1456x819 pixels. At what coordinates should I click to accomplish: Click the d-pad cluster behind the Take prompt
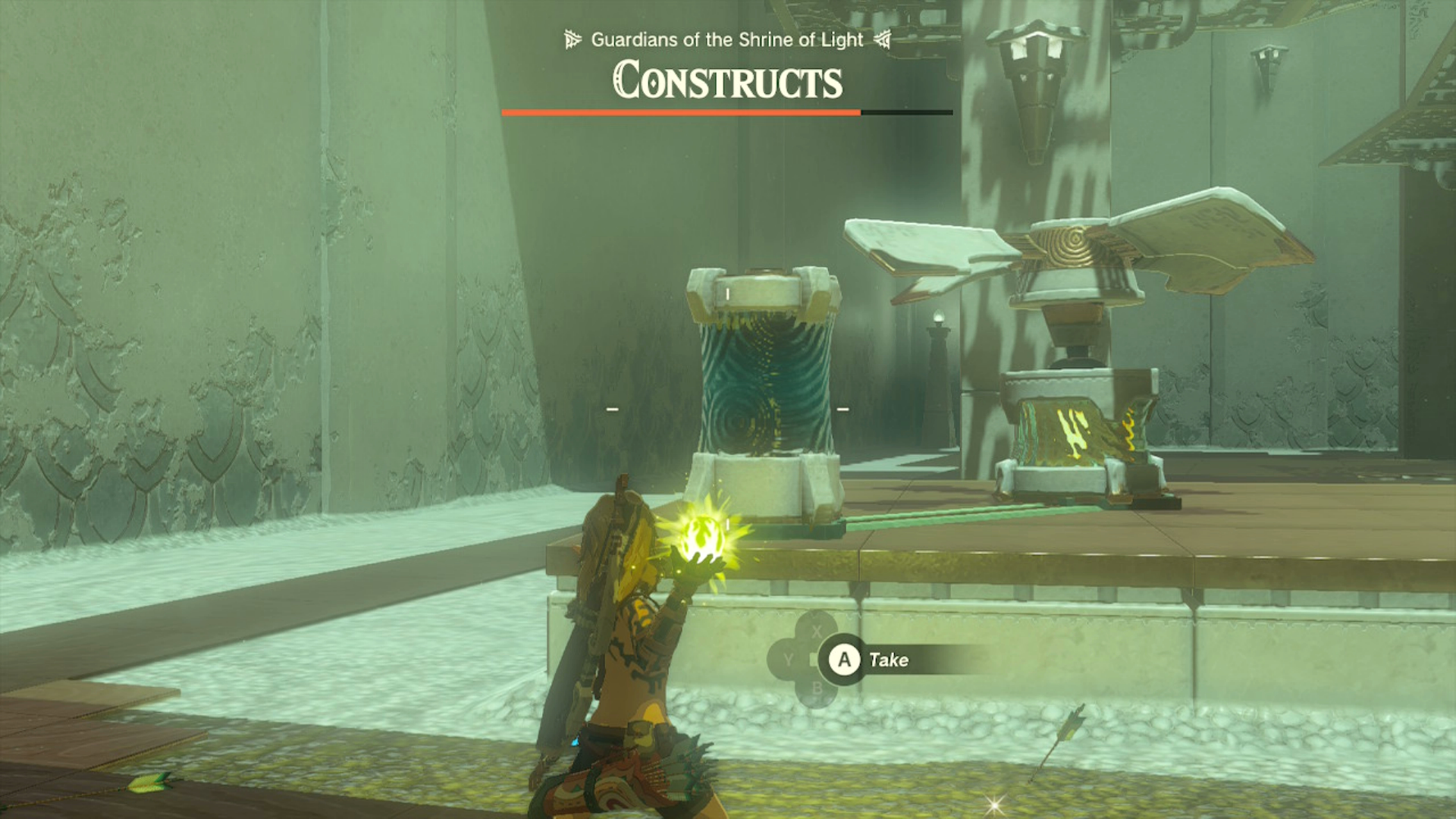point(804,660)
